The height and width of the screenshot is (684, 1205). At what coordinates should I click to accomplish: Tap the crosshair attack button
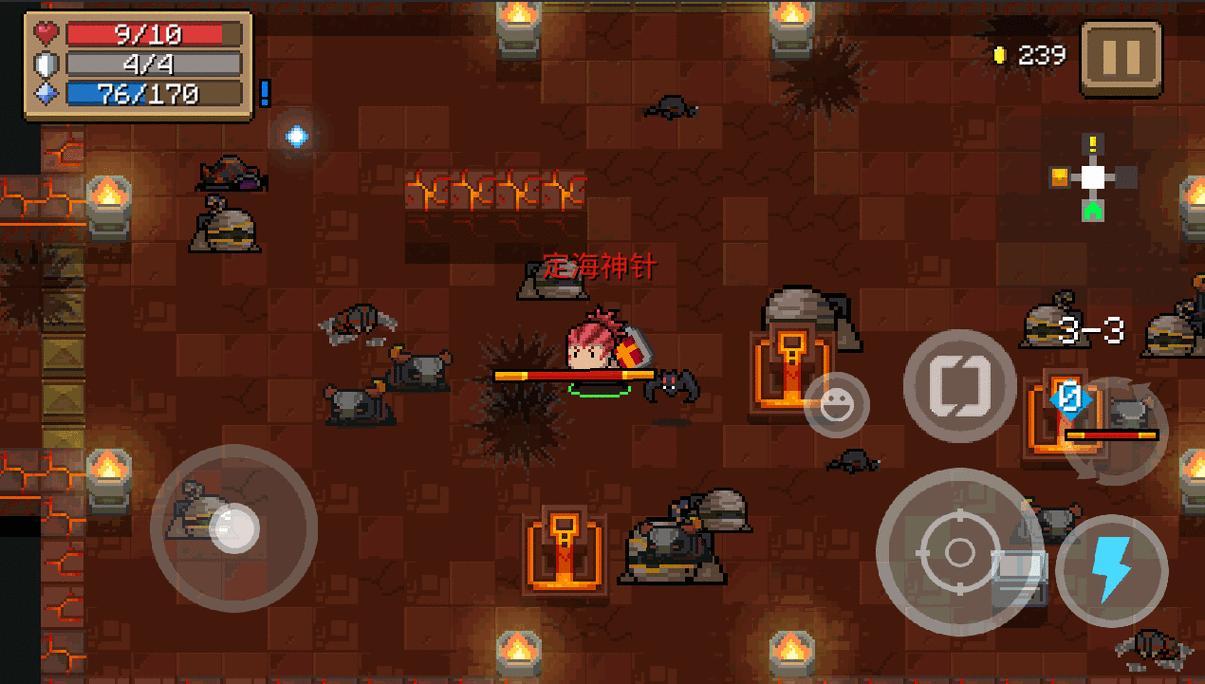(x=958, y=551)
